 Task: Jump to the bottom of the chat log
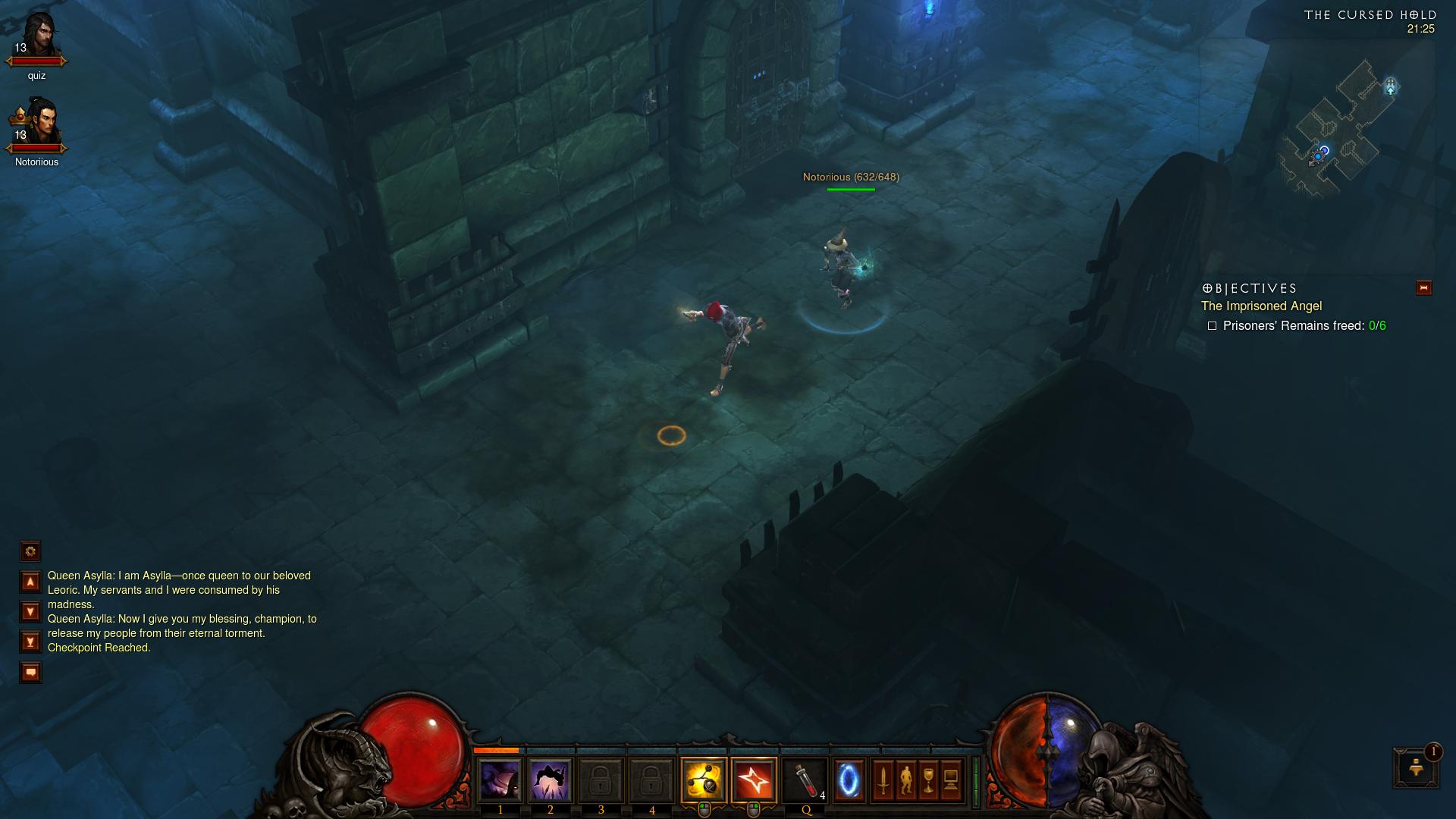tap(30, 642)
